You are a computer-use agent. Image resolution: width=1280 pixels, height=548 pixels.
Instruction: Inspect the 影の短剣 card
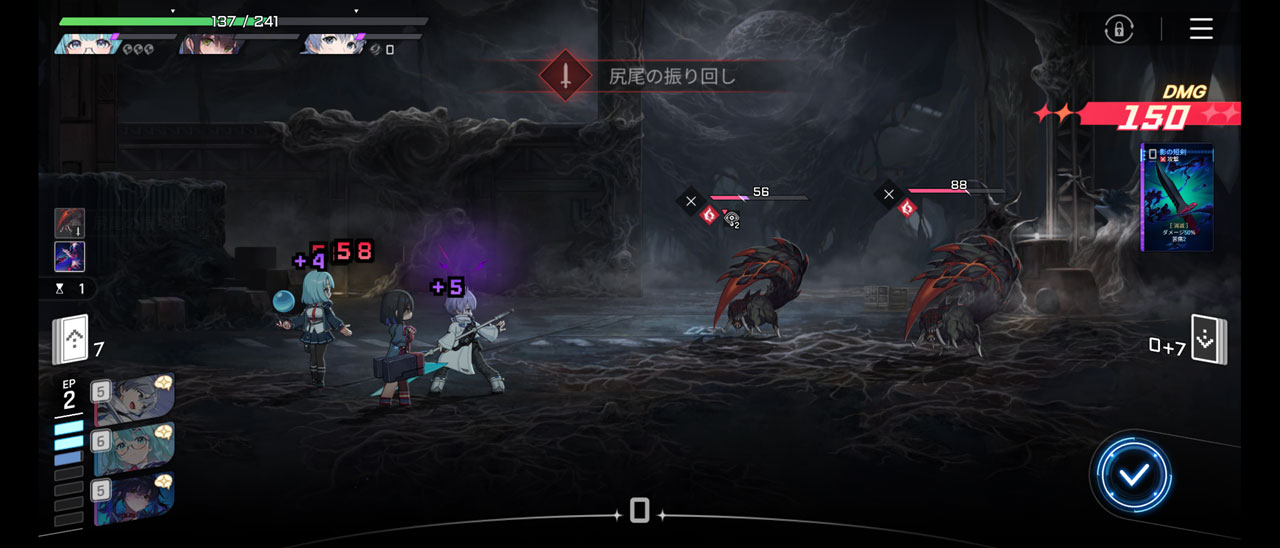click(1178, 198)
